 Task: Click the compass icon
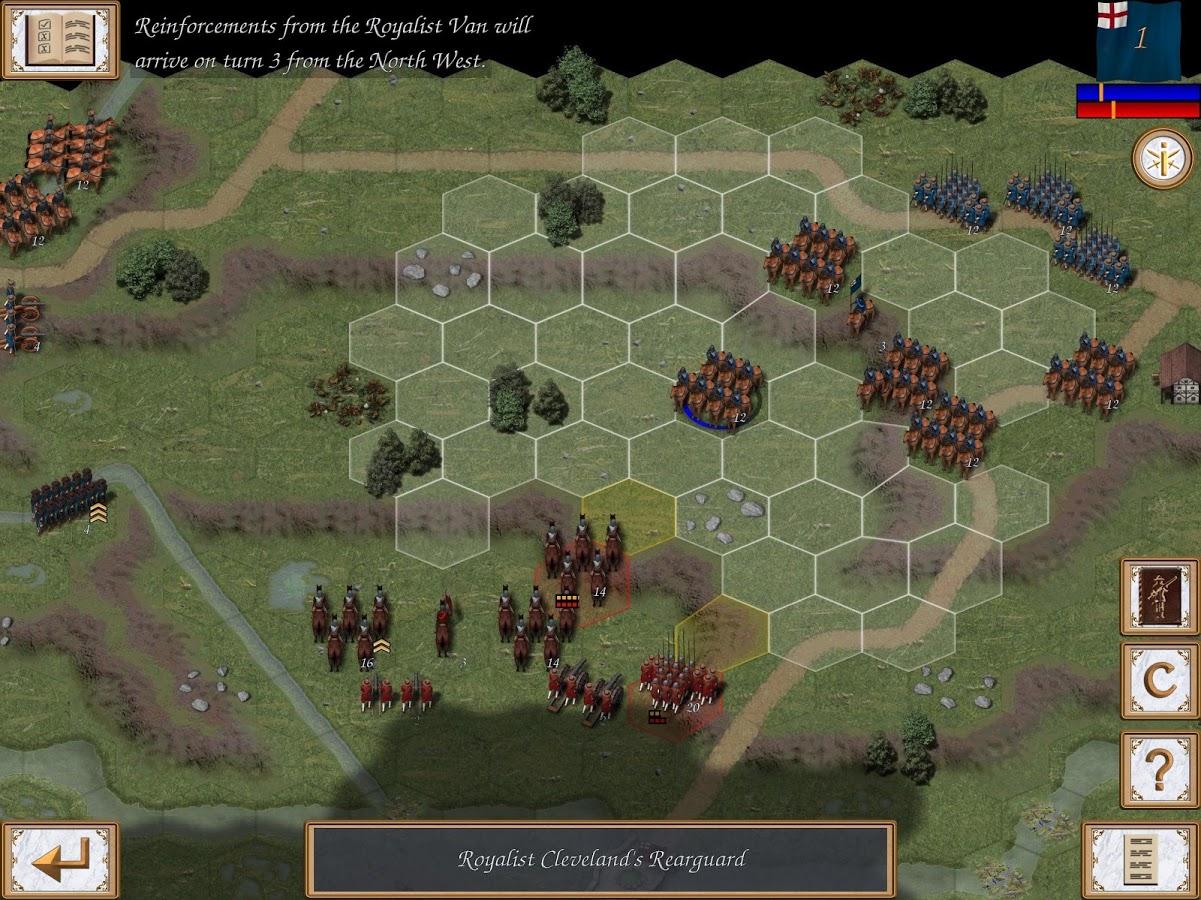[x=1162, y=158]
